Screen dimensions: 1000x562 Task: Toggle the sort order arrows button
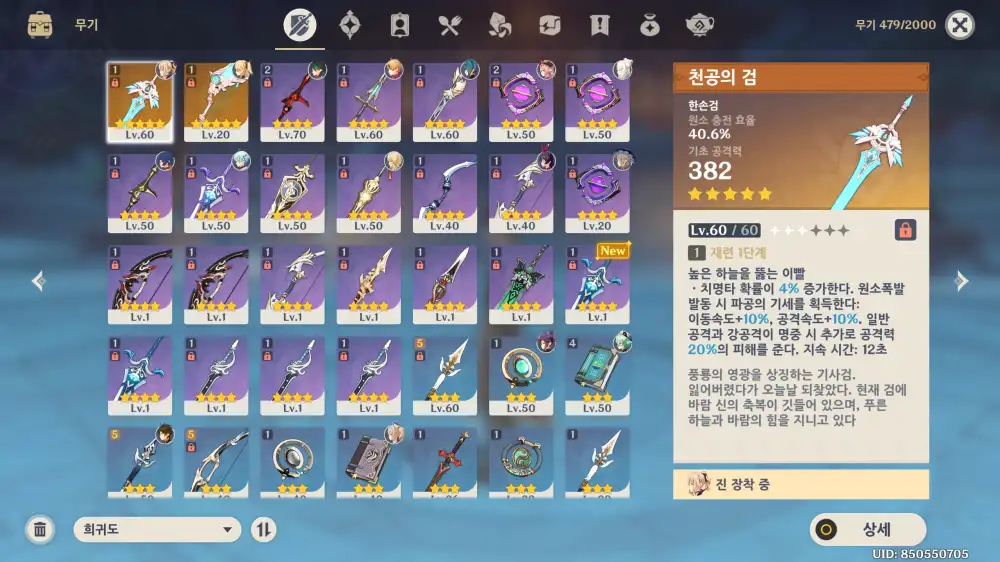pos(263,530)
